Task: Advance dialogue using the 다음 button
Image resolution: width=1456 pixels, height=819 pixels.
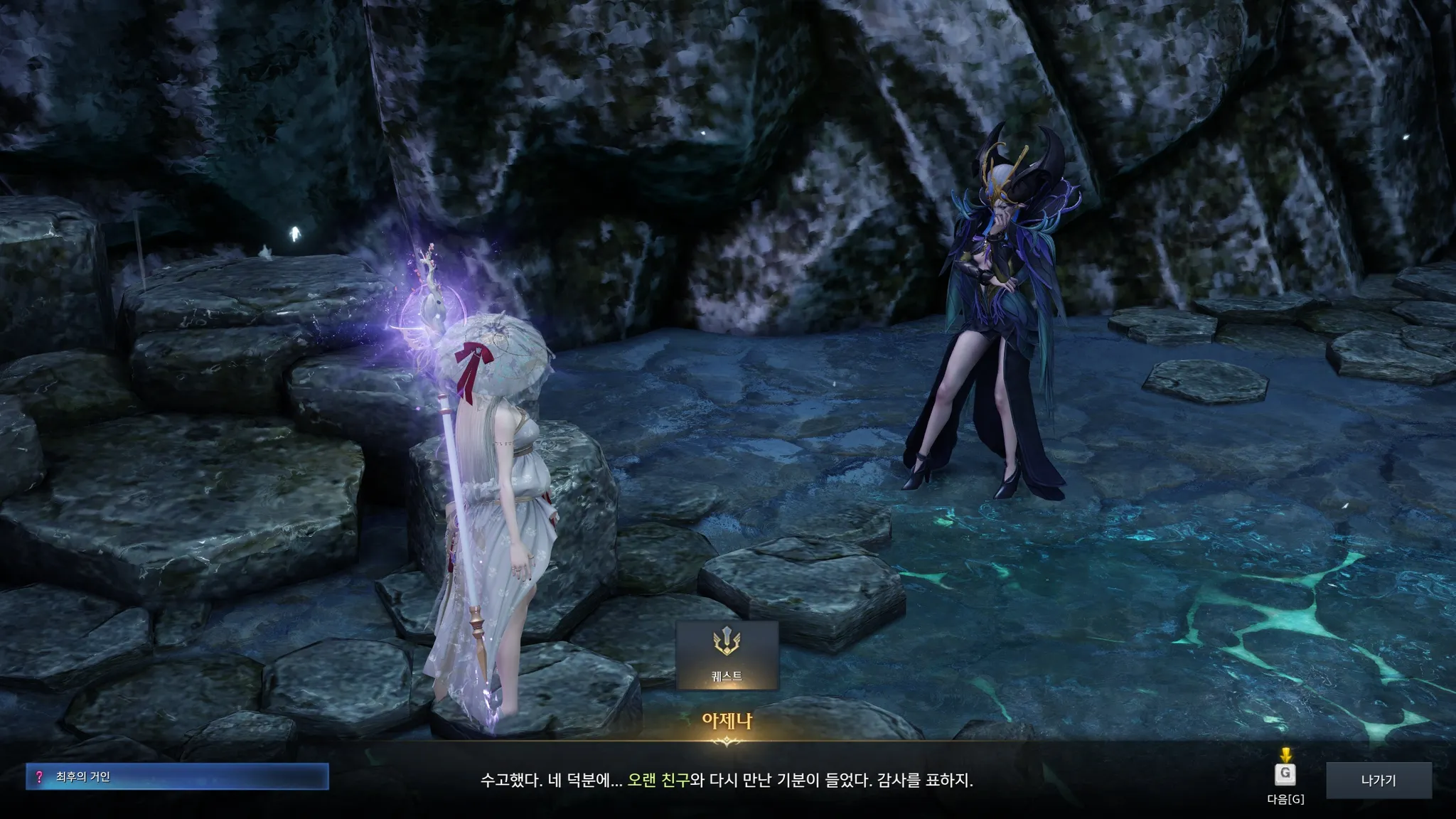Action: (1285, 774)
